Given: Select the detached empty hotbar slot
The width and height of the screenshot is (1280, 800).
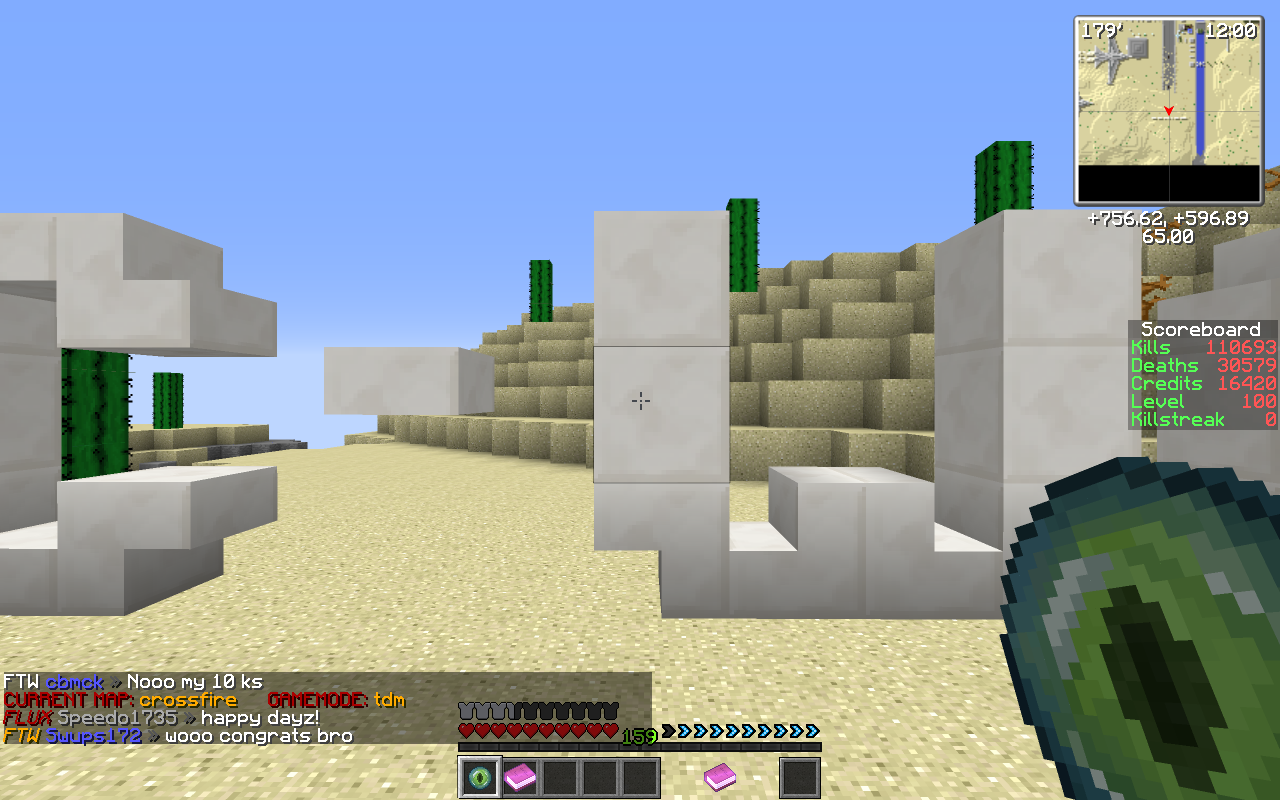Looking at the screenshot, I should pos(800,777).
